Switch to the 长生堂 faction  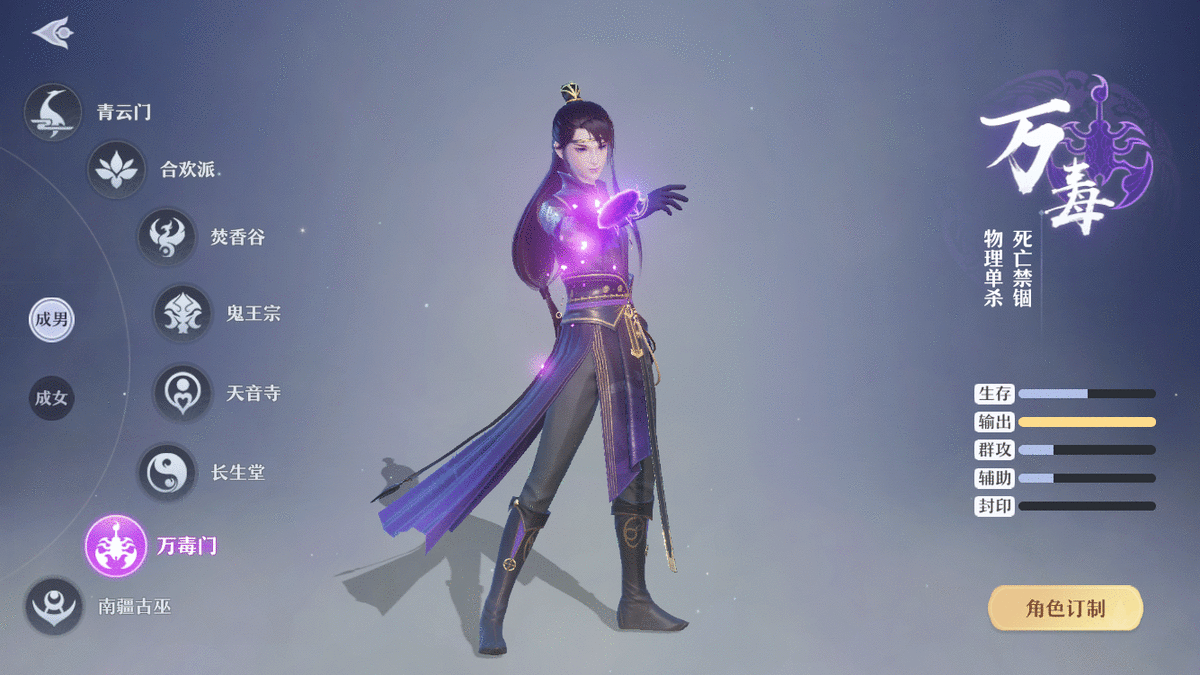pyautogui.click(x=167, y=472)
